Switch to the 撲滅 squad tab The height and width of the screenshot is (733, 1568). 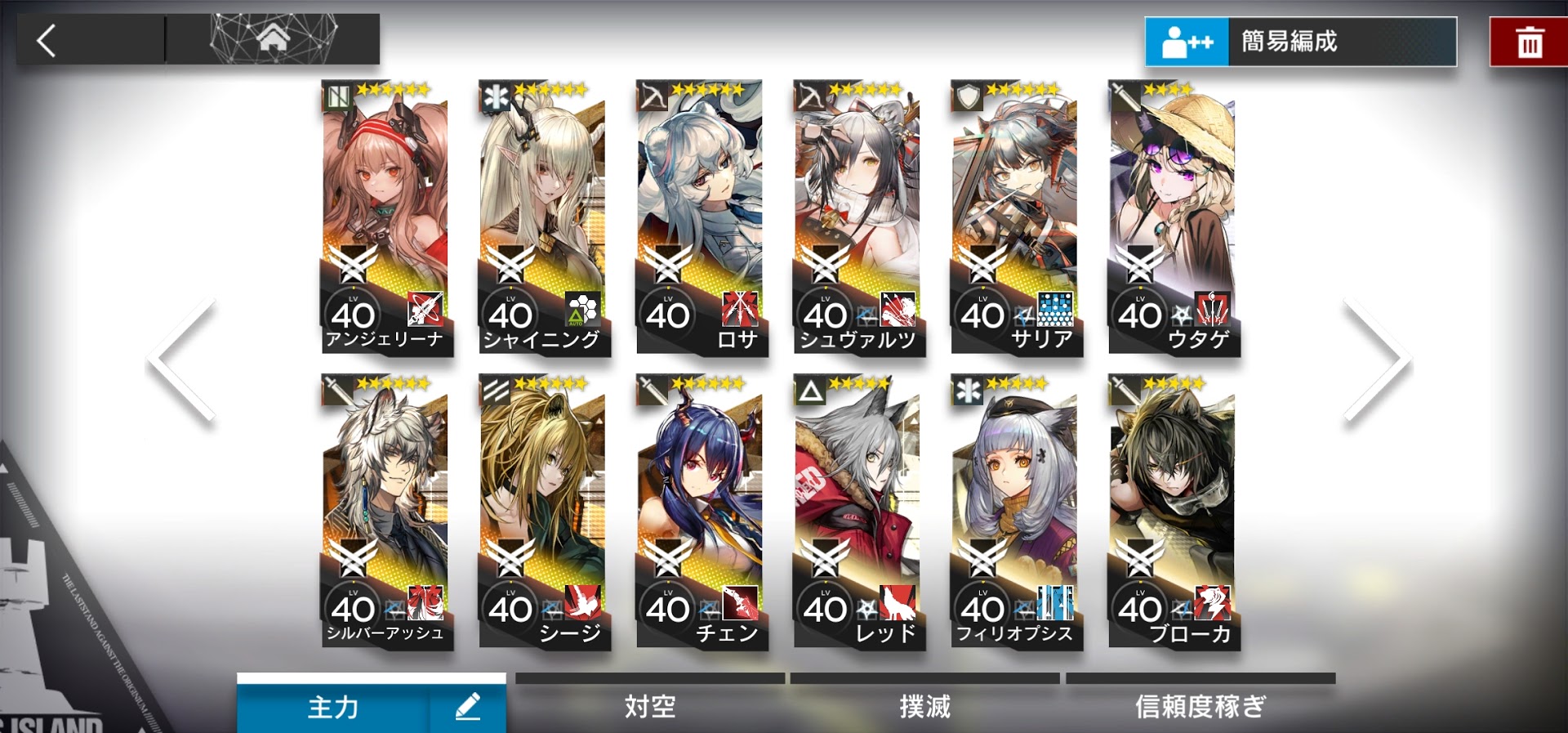tap(924, 706)
